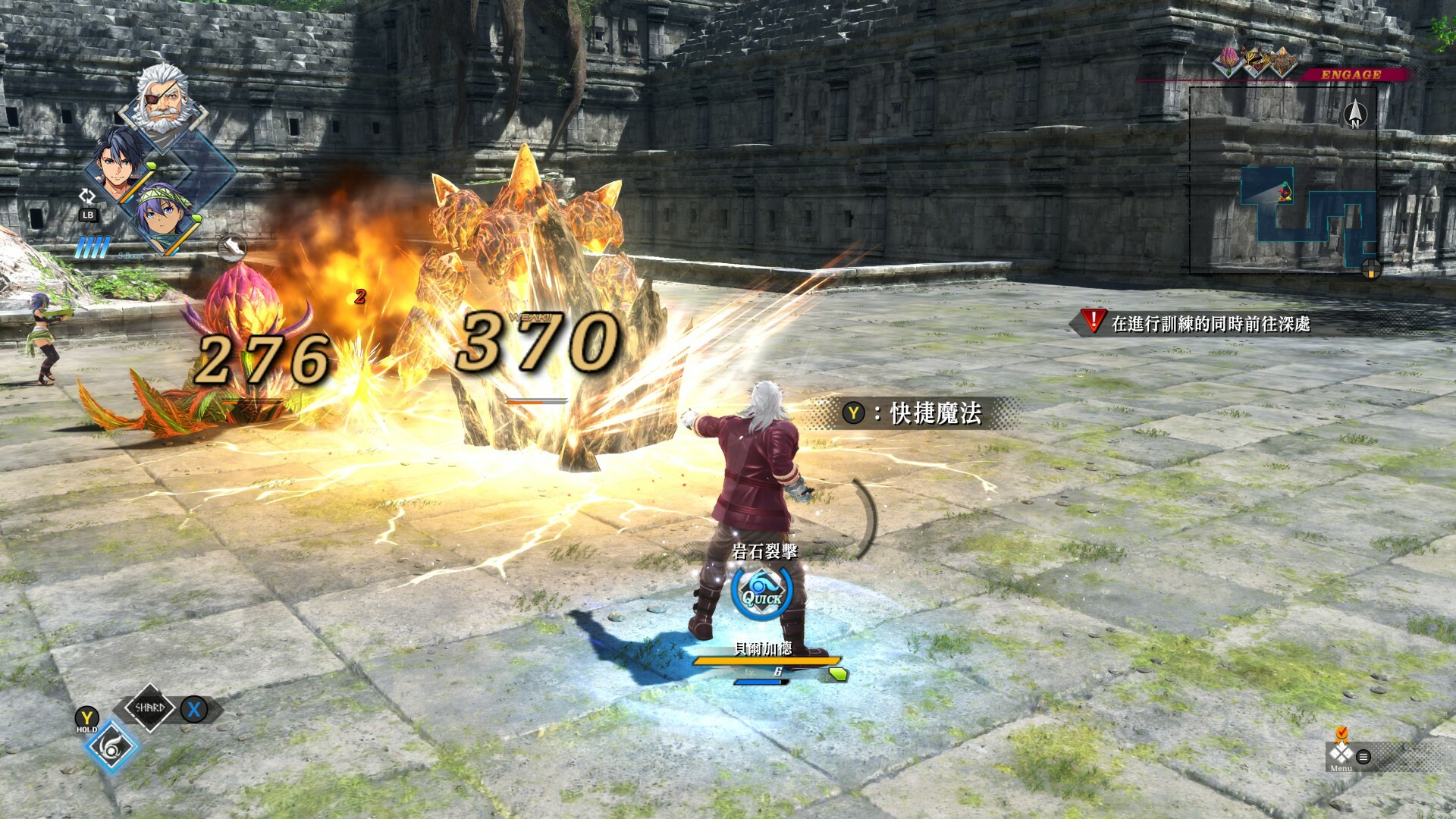1456x819 pixels.
Task: Click the blue arts shard icon near Y HOLD
Action: [112, 749]
